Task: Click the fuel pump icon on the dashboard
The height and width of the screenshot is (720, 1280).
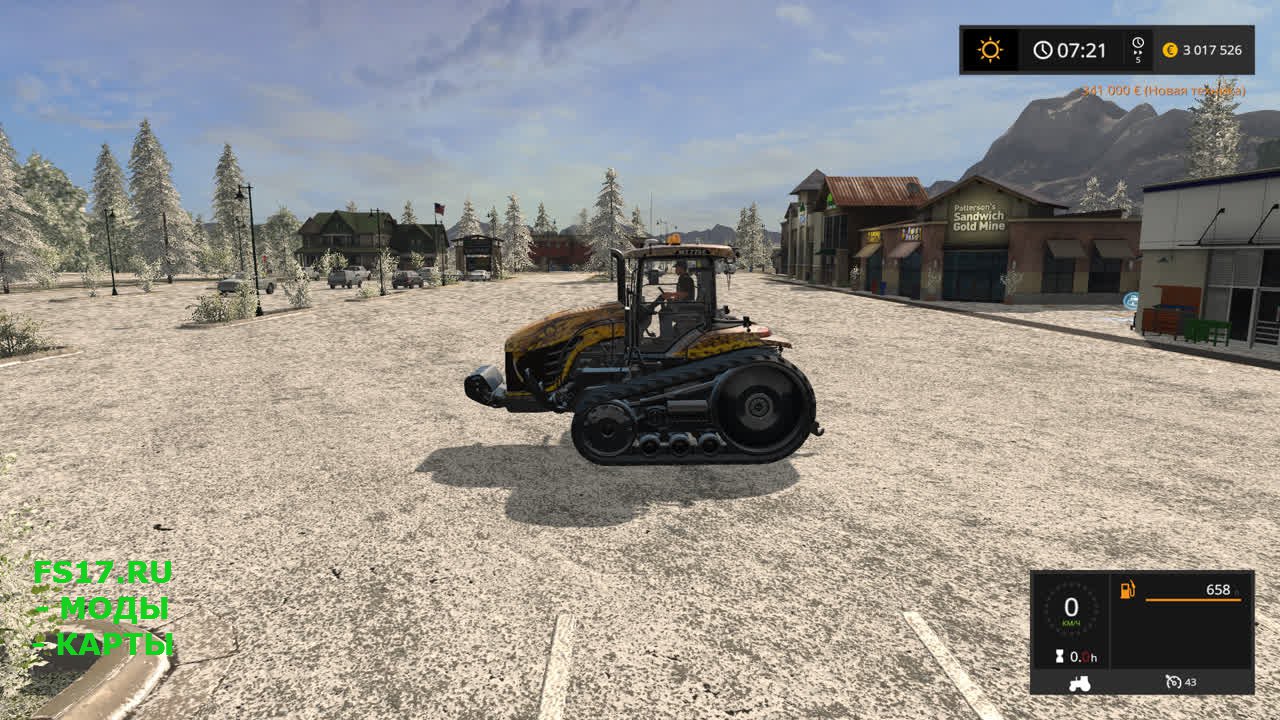Action: tap(1127, 590)
